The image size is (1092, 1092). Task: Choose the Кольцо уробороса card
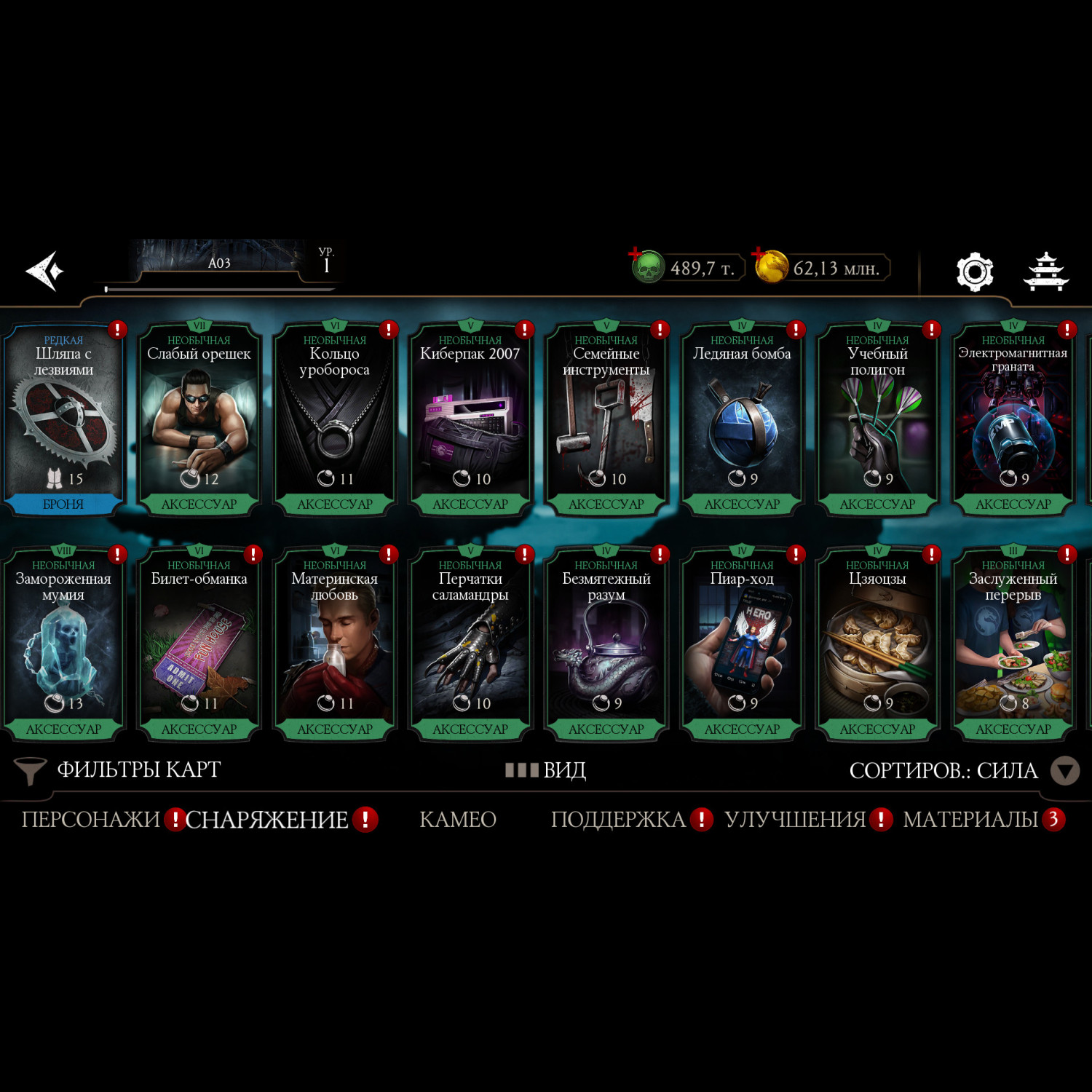(335, 420)
